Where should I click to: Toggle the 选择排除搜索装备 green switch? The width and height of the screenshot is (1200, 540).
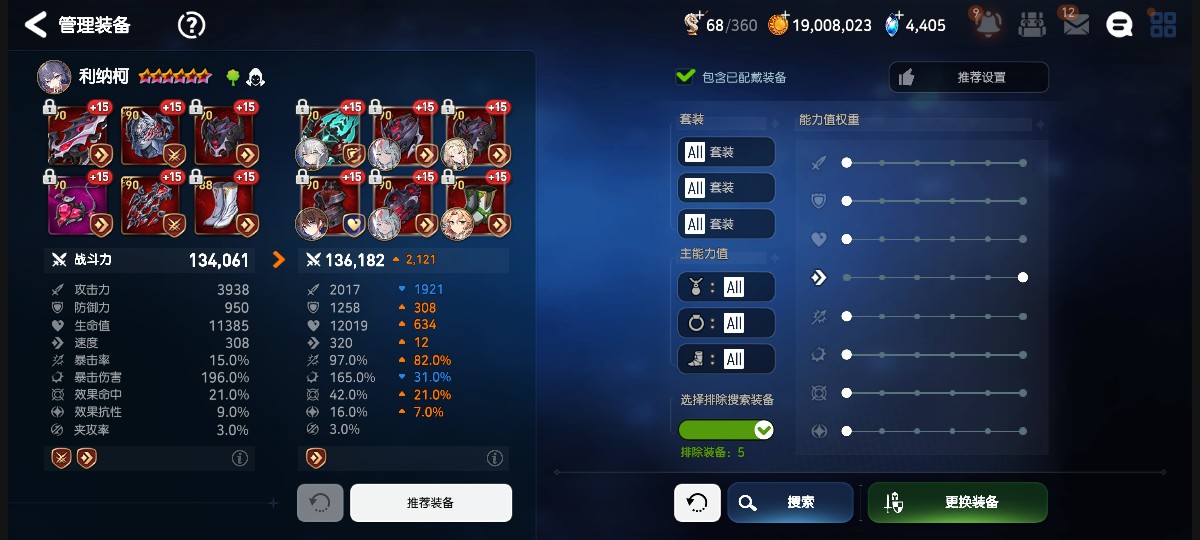pyautogui.click(x=726, y=430)
